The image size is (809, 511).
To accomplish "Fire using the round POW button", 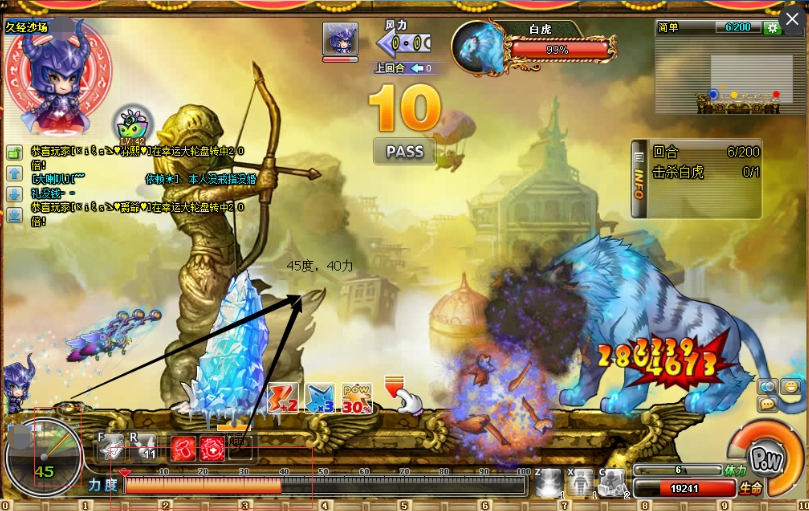I will (765, 458).
